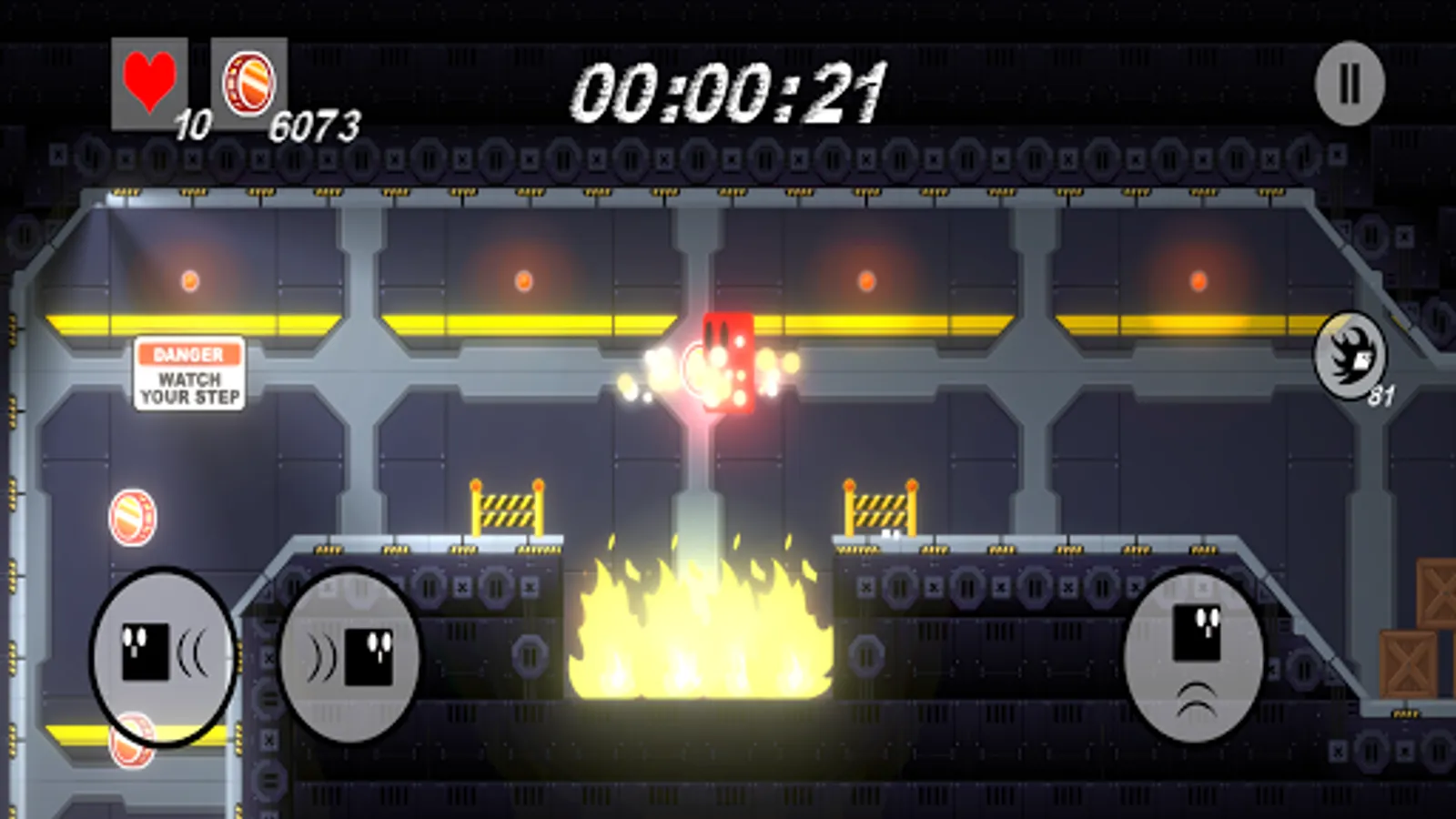
Task: Click the lives count number 10
Action: tap(191, 123)
